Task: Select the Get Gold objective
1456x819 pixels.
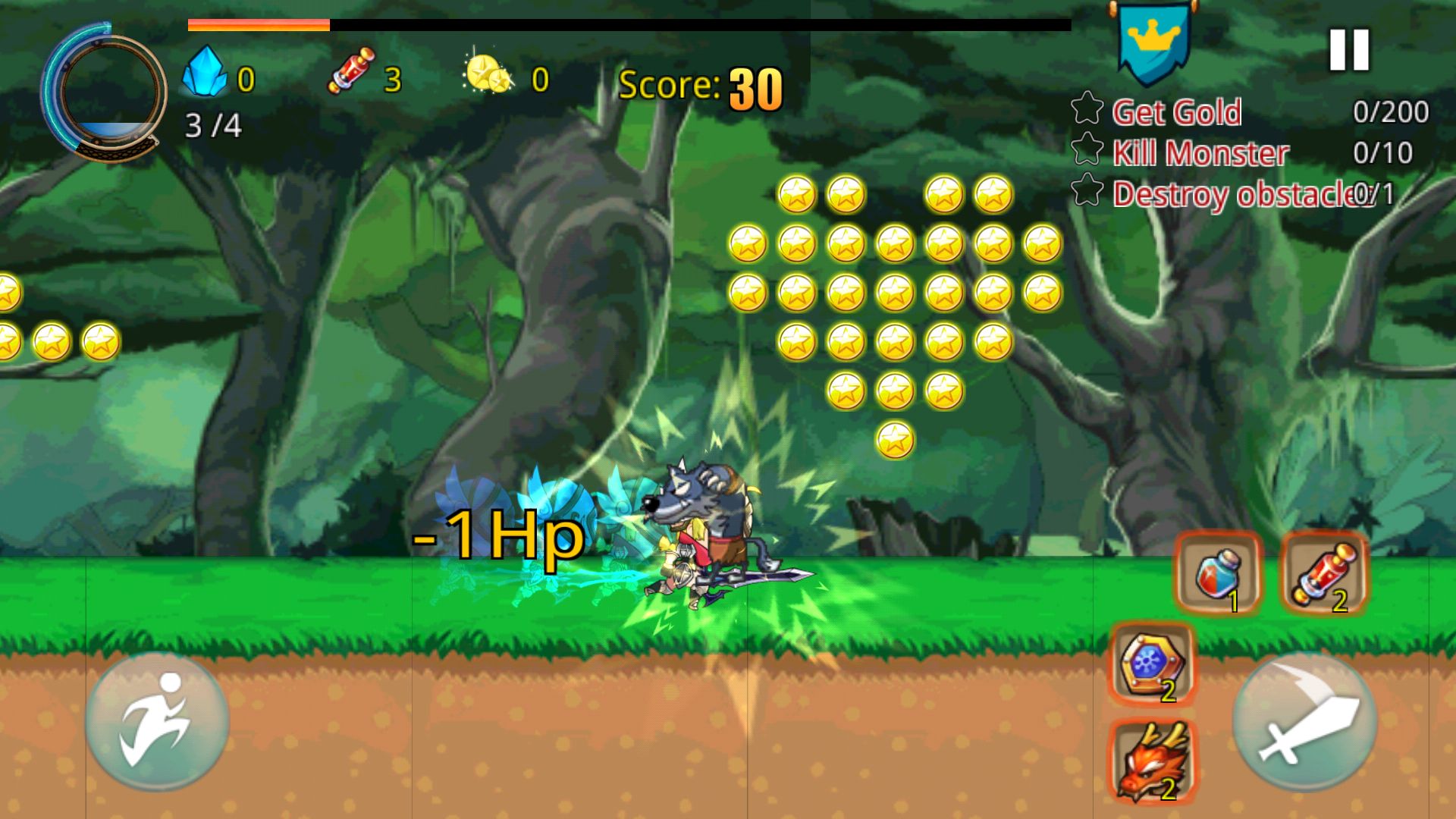Action: pos(1175,112)
